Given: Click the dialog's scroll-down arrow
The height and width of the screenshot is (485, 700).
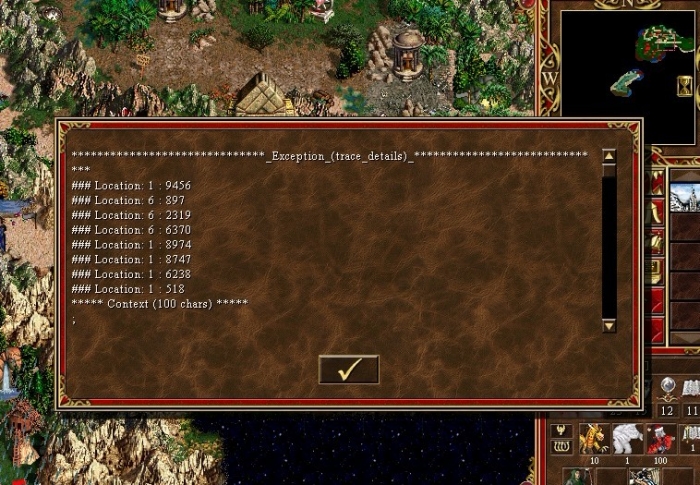Looking at the screenshot, I should [x=609, y=325].
